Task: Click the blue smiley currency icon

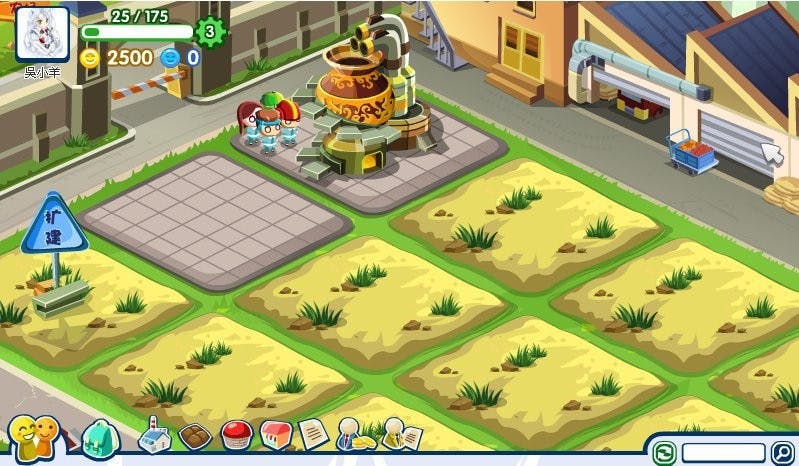Action: 171,57
